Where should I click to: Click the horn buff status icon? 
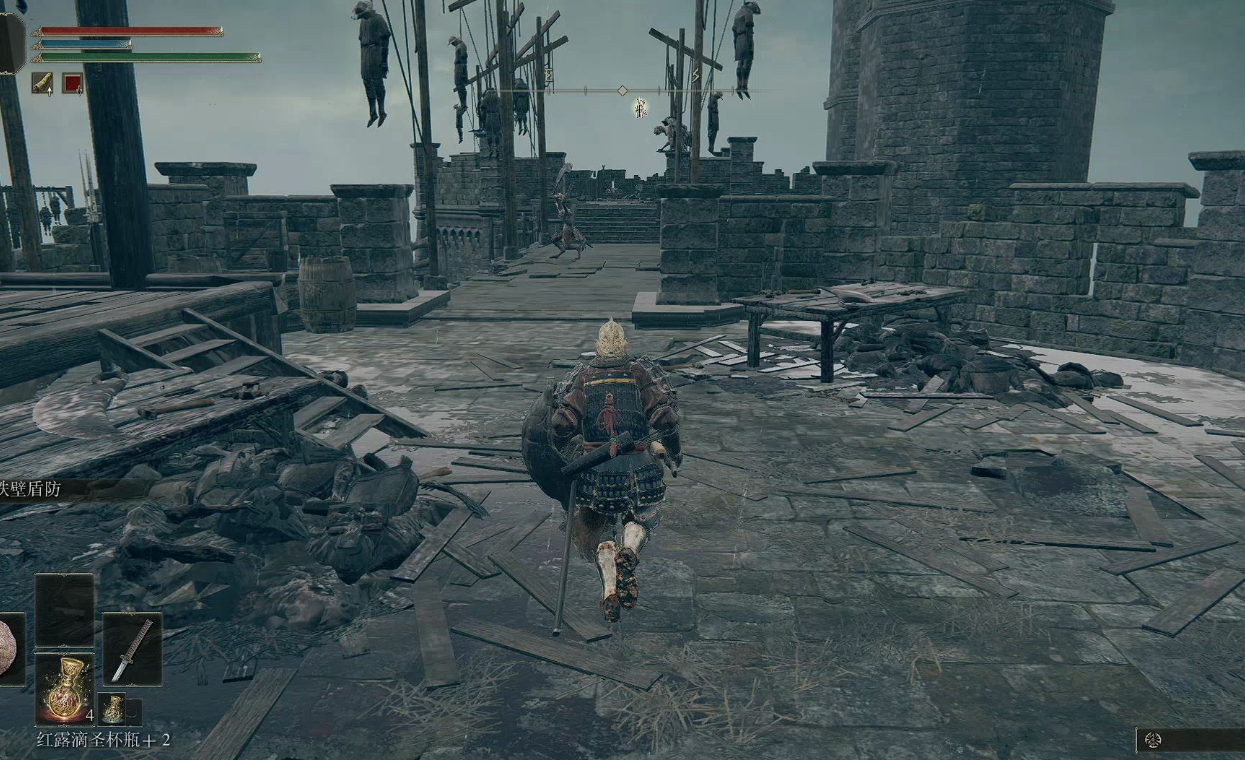[42, 83]
